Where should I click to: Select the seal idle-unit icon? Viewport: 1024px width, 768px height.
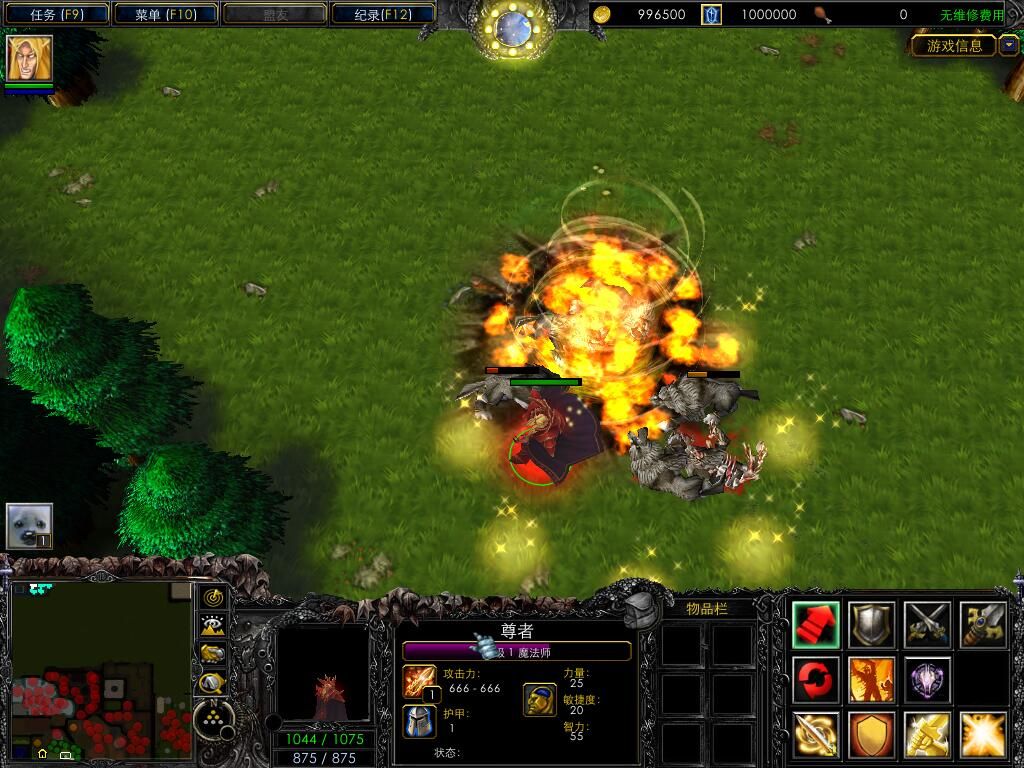[29, 526]
